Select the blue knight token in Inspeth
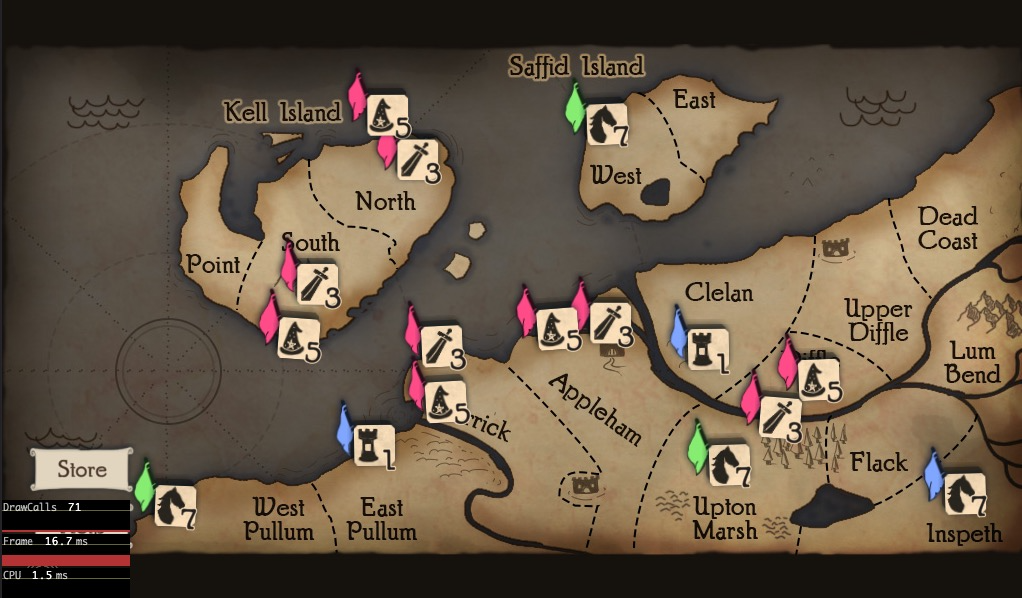1022x598 pixels. coord(965,493)
